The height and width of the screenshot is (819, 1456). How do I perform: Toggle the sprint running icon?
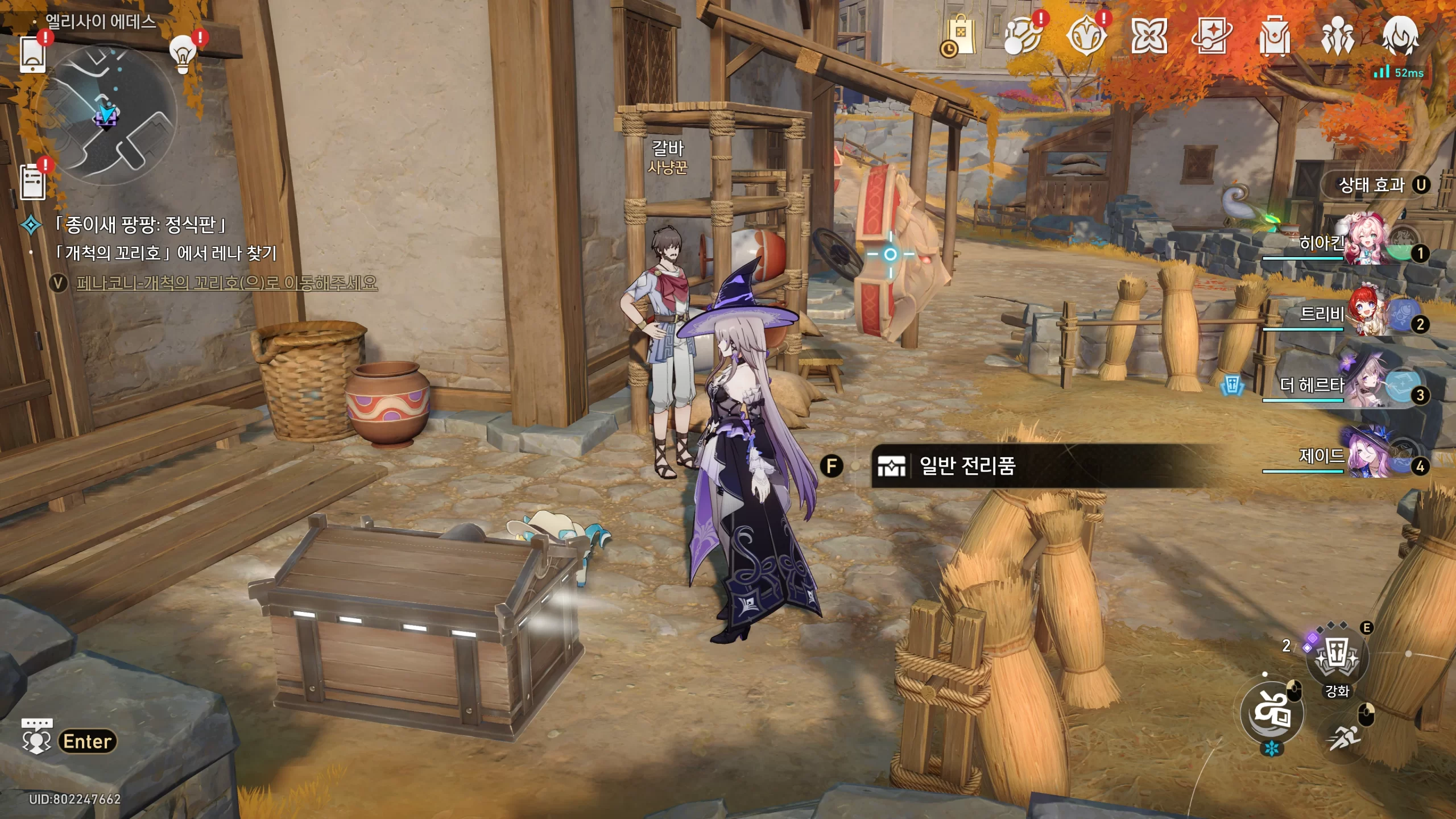click(1345, 737)
